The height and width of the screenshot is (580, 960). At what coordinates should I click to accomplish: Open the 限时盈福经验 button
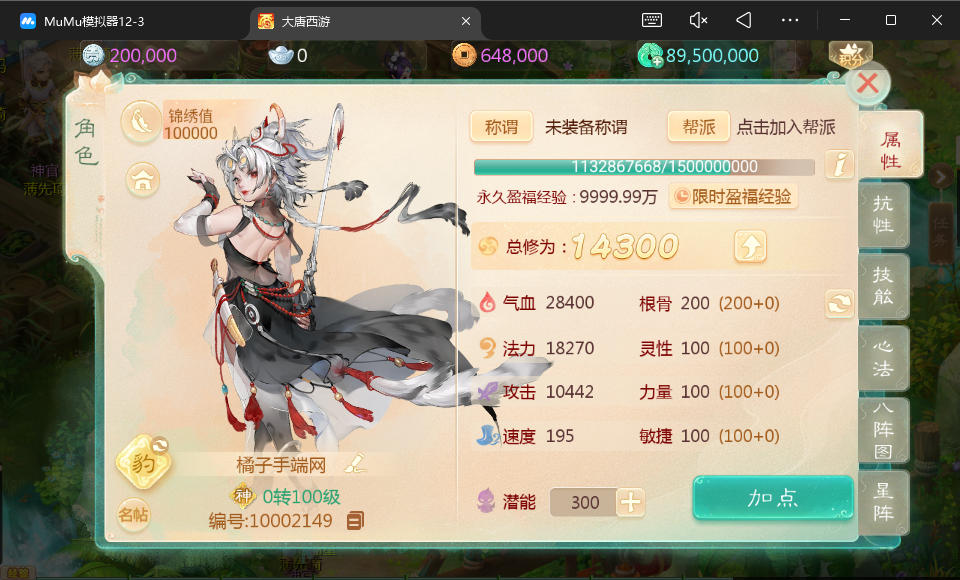[733, 197]
